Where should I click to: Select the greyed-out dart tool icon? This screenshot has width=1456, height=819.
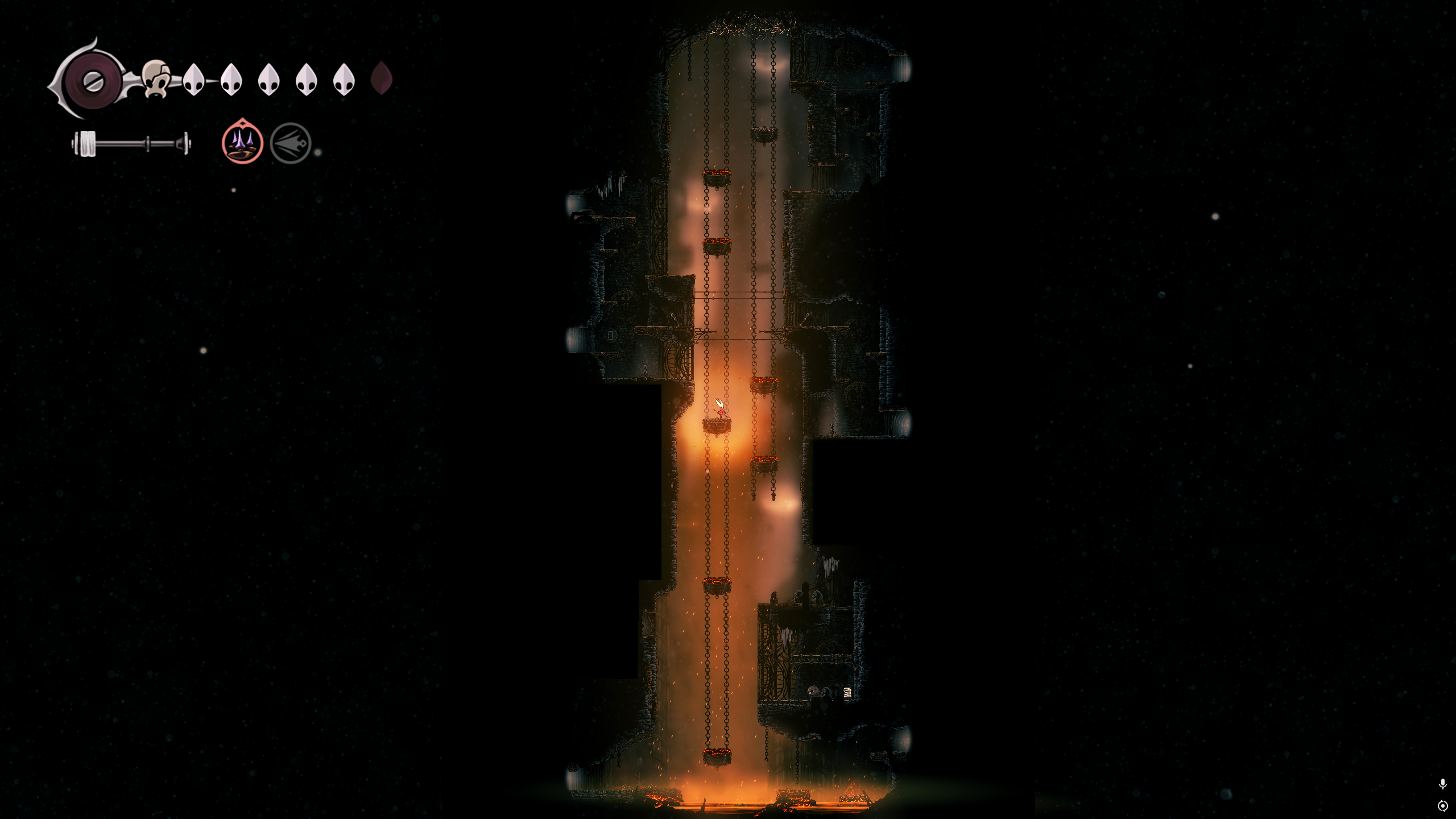coord(291,143)
